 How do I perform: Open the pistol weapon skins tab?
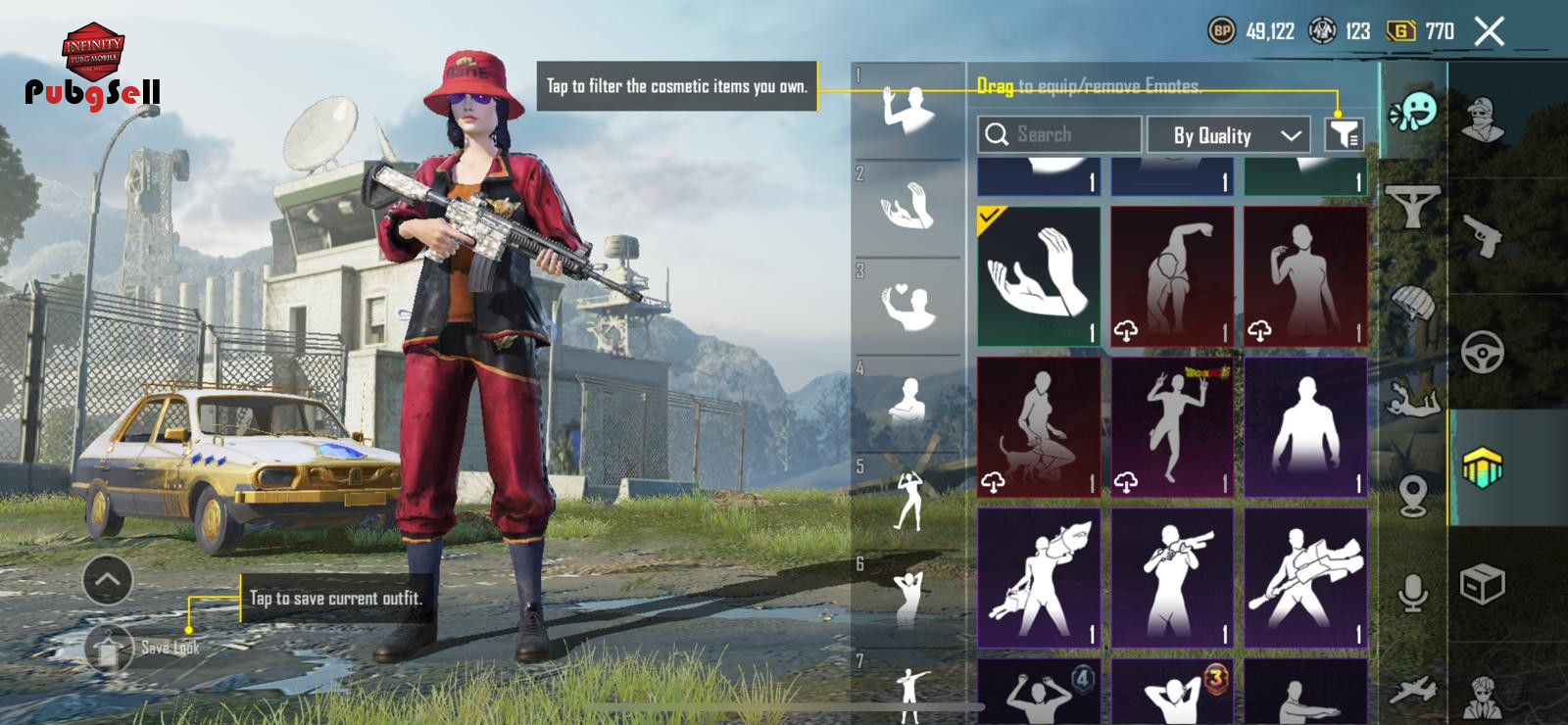1482,235
